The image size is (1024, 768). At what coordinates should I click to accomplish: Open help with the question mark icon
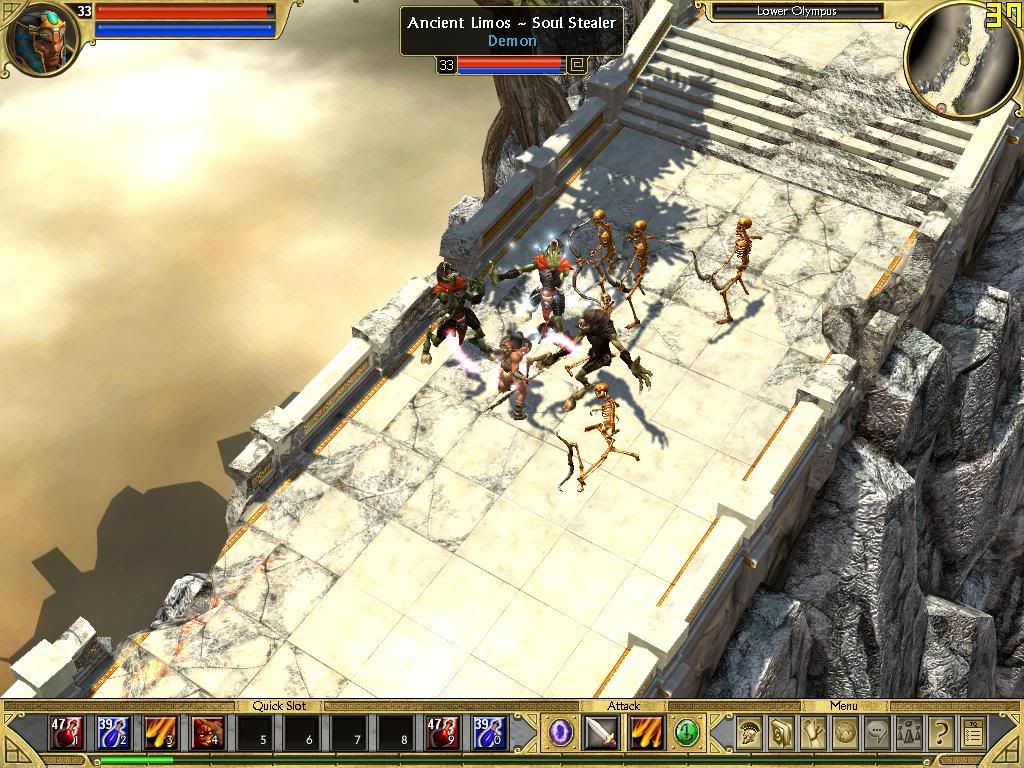[940, 733]
